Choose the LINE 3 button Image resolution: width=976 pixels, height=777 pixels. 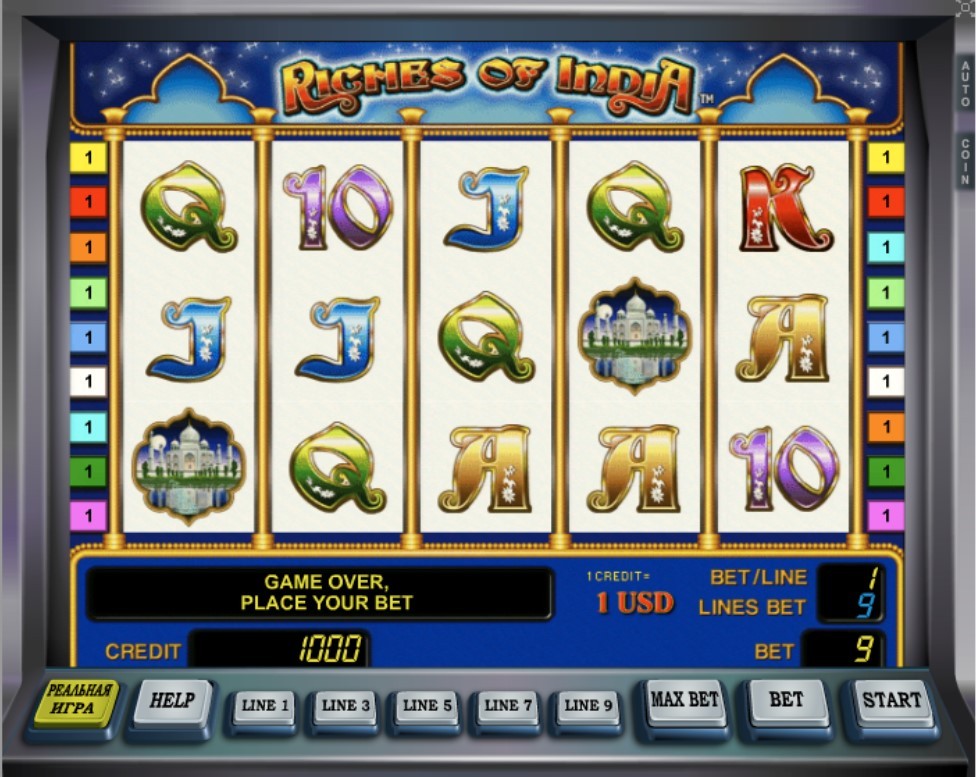(x=346, y=707)
